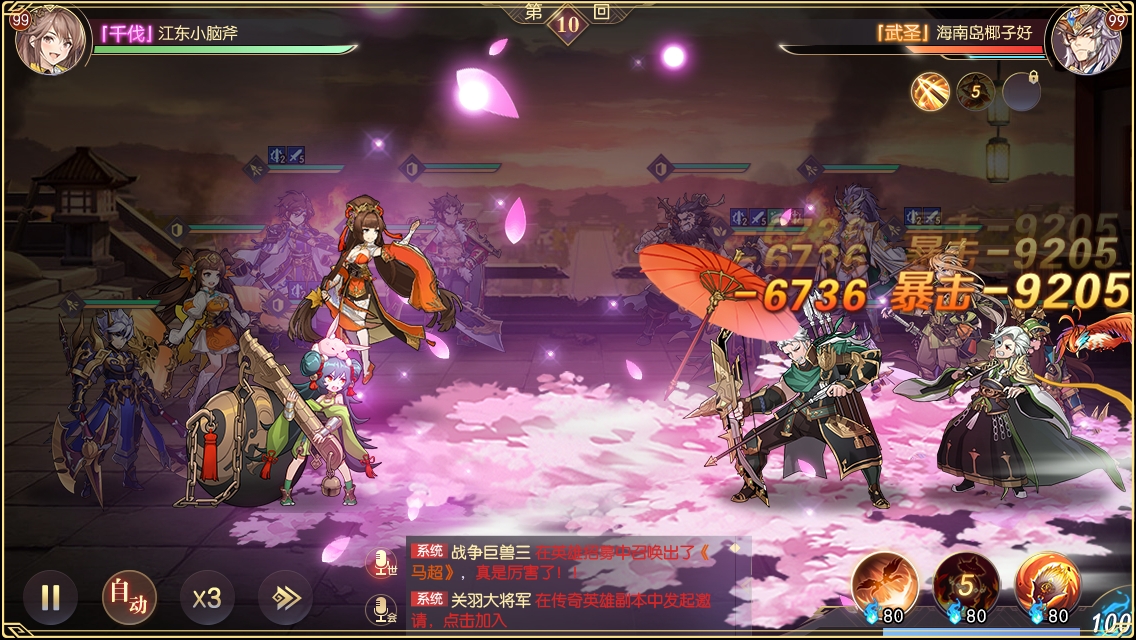Activate the guild voice chat microphone
This screenshot has height=640, width=1136.
[381, 608]
